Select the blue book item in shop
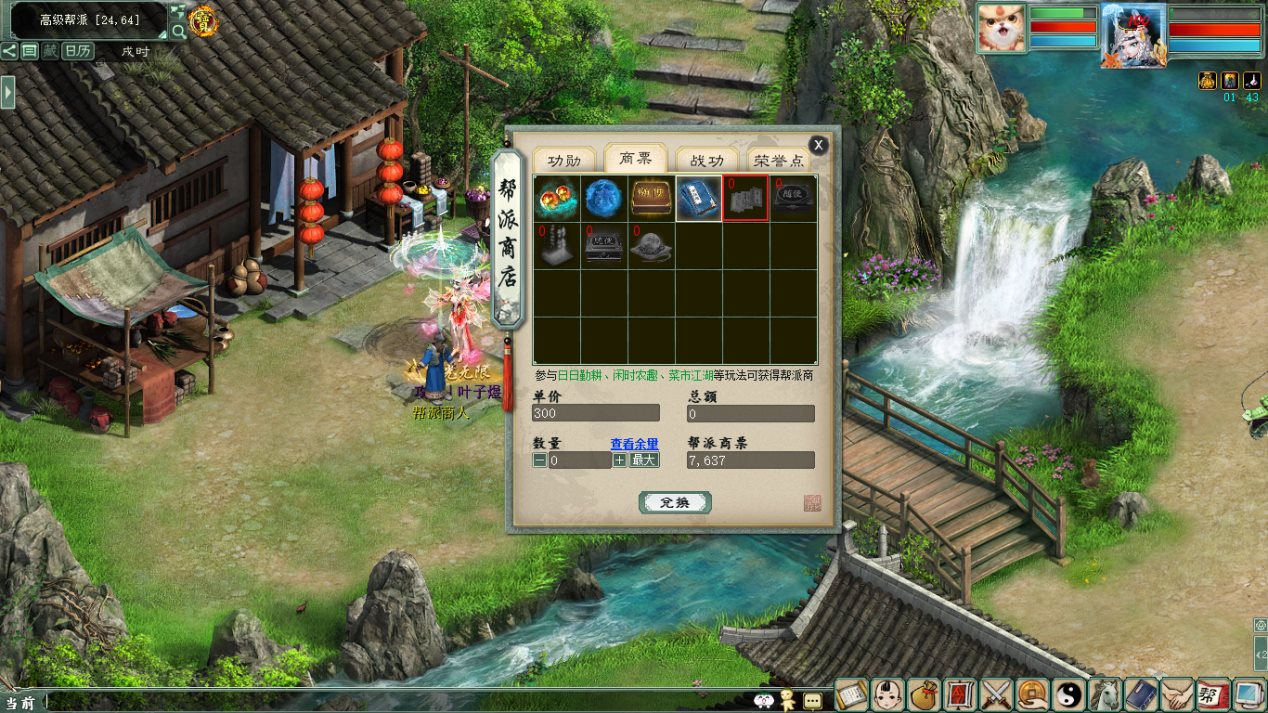Image resolution: width=1268 pixels, height=713 pixels. [x=698, y=198]
